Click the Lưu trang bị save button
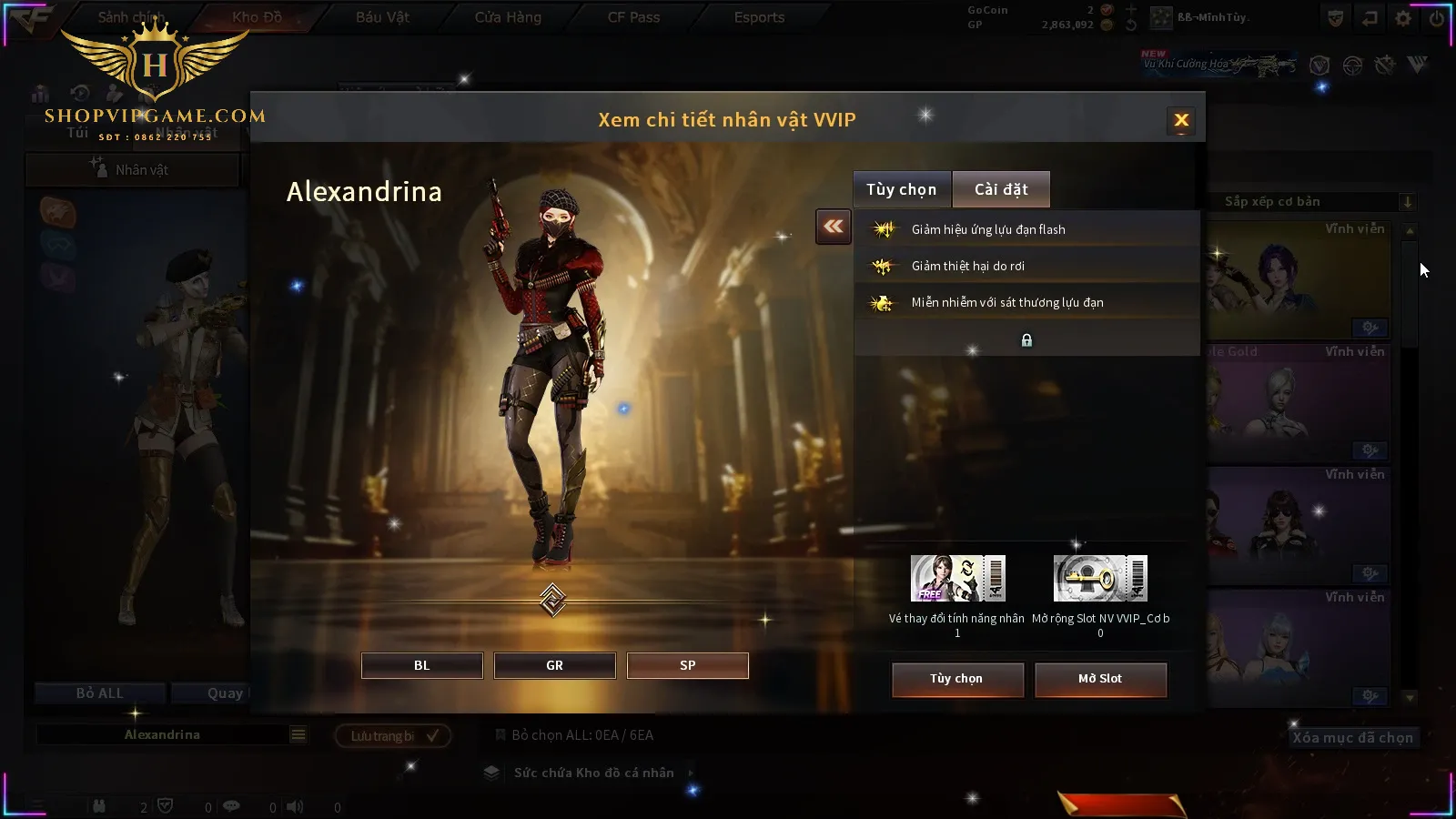 (393, 735)
